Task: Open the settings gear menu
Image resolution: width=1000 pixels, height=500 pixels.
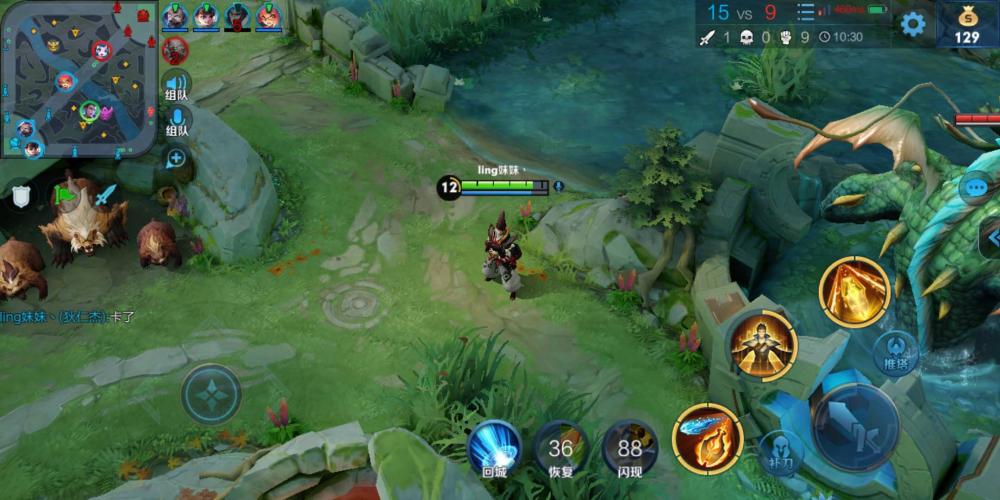Action: pos(912,24)
